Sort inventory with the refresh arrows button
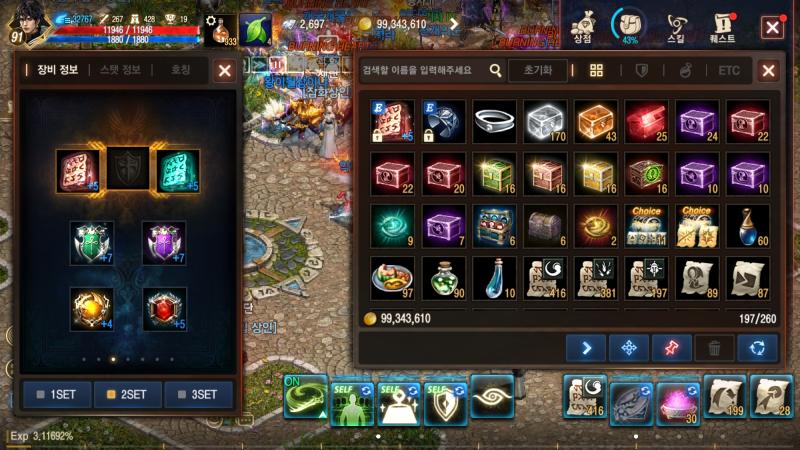The height and width of the screenshot is (450, 800). [x=757, y=347]
